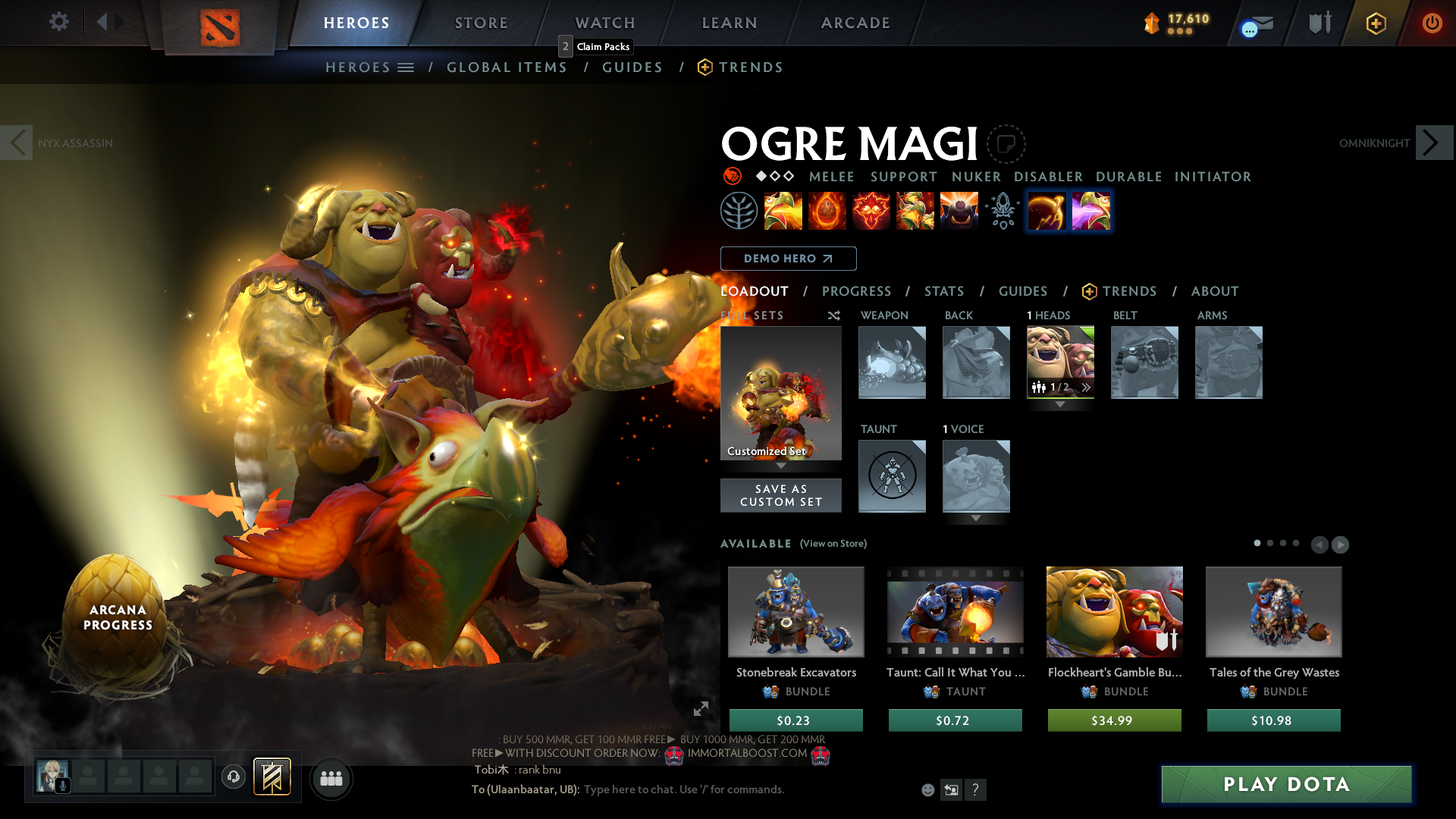
Task: Open the guild banner icon
Action: pyautogui.click(x=271, y=777)
